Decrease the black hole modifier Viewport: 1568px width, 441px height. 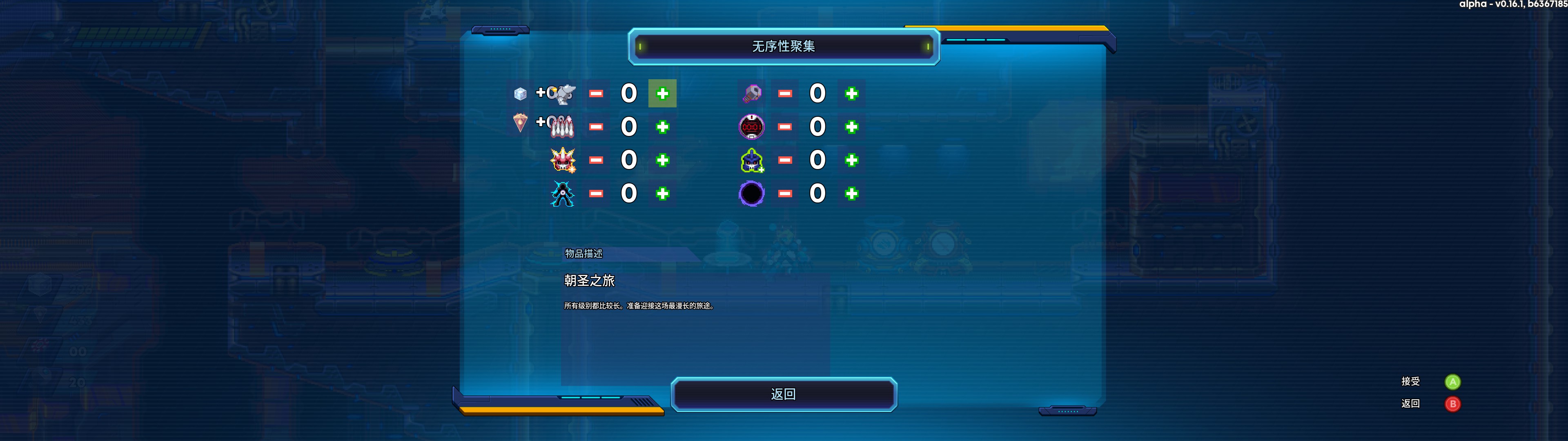[785, 194]
